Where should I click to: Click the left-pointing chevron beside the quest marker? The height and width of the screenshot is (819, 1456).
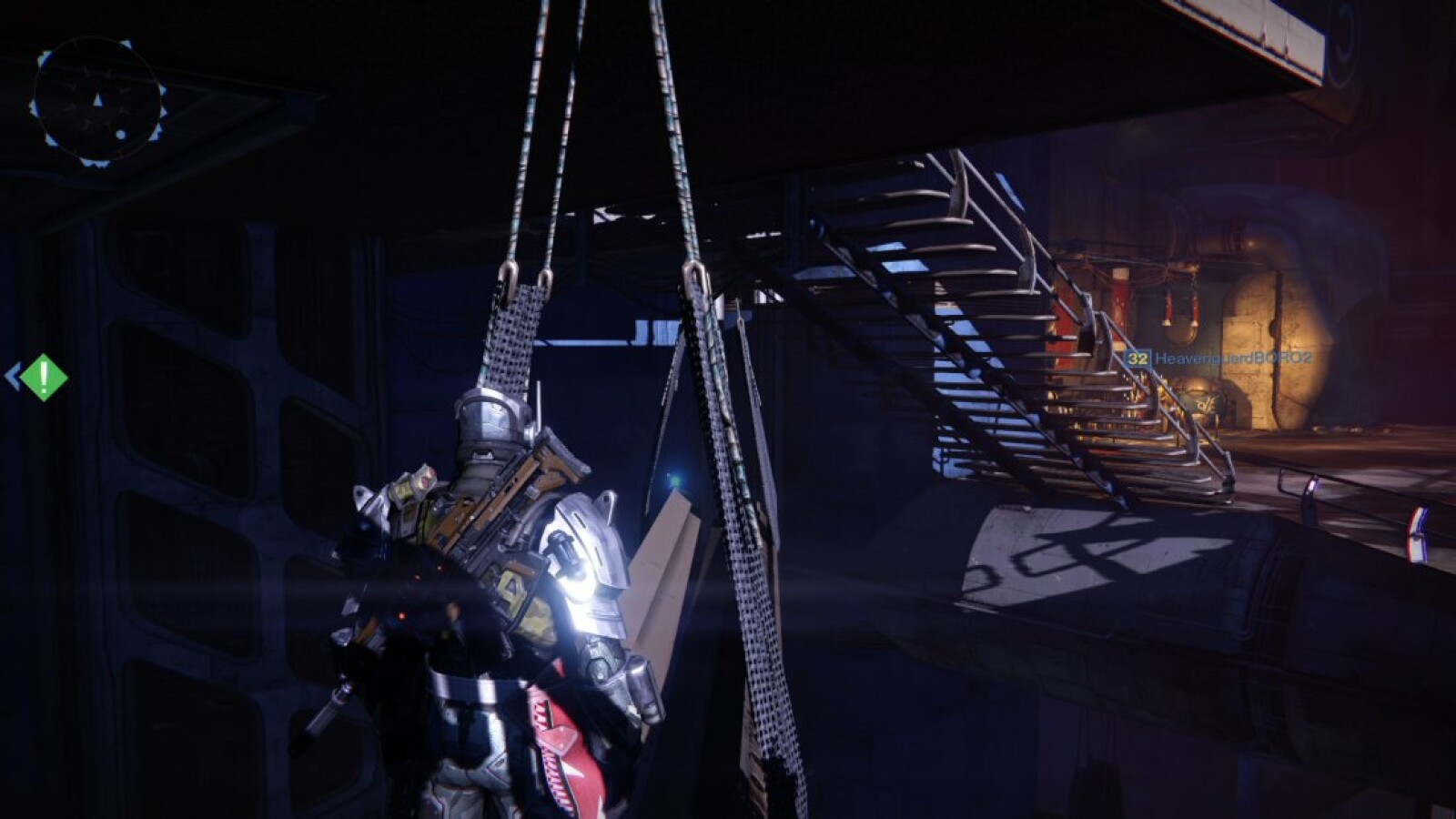click(x=15, y=373)
